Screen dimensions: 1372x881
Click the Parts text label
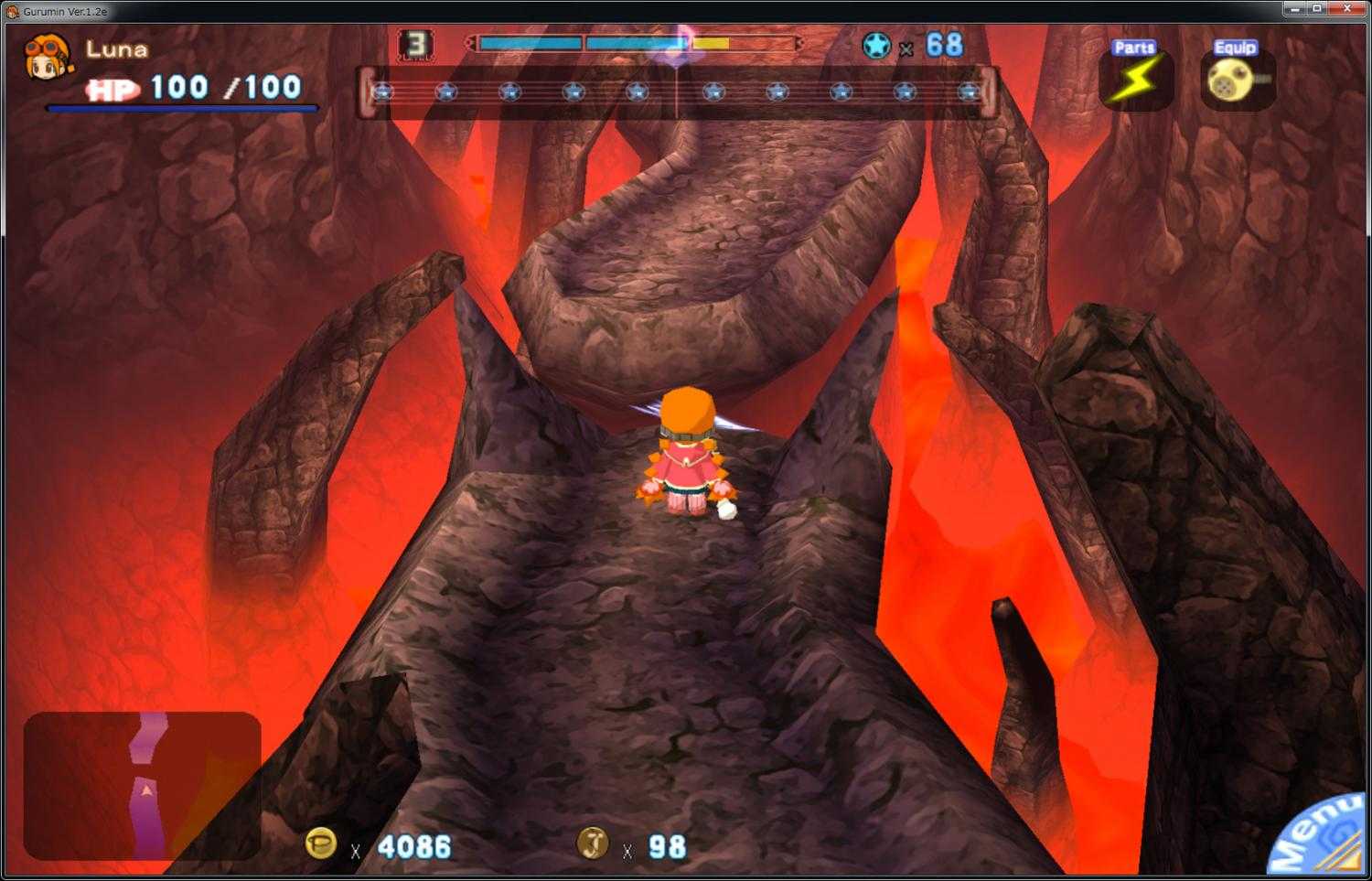click(x=1134, y=45)
